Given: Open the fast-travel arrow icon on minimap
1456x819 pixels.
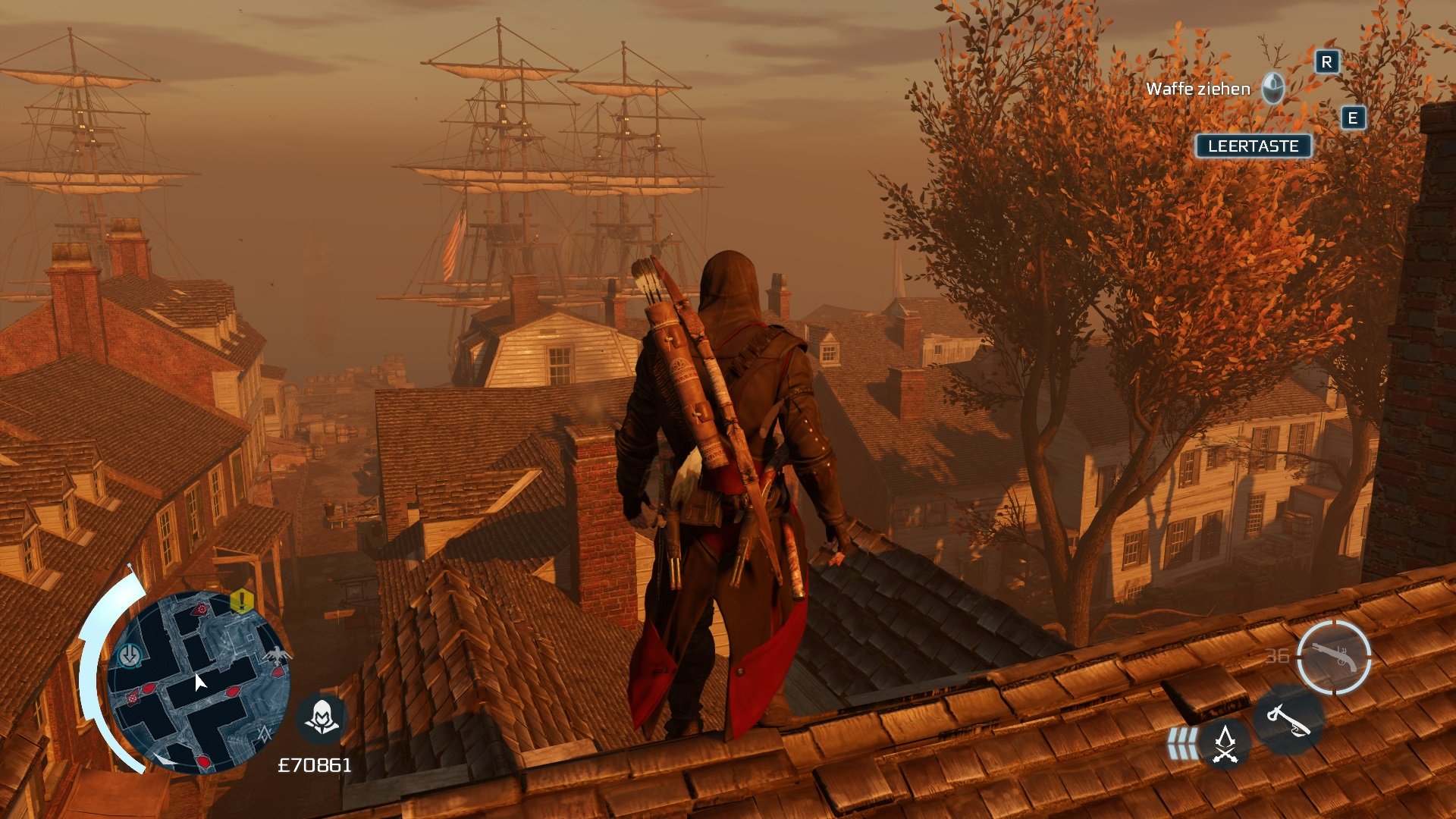Looking at the screenshot, I should point(130,655).
